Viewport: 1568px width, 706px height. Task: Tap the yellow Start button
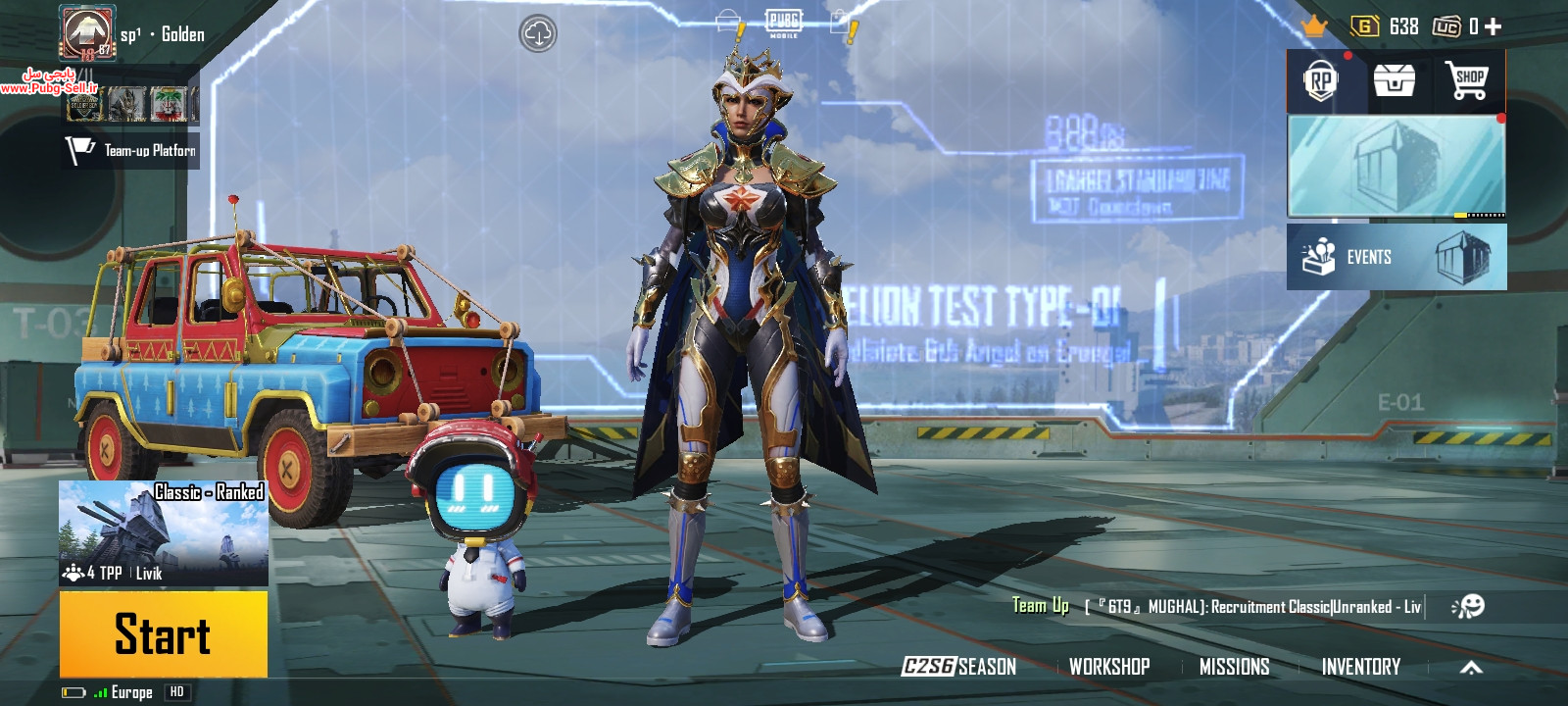click(x=163, y=633)
